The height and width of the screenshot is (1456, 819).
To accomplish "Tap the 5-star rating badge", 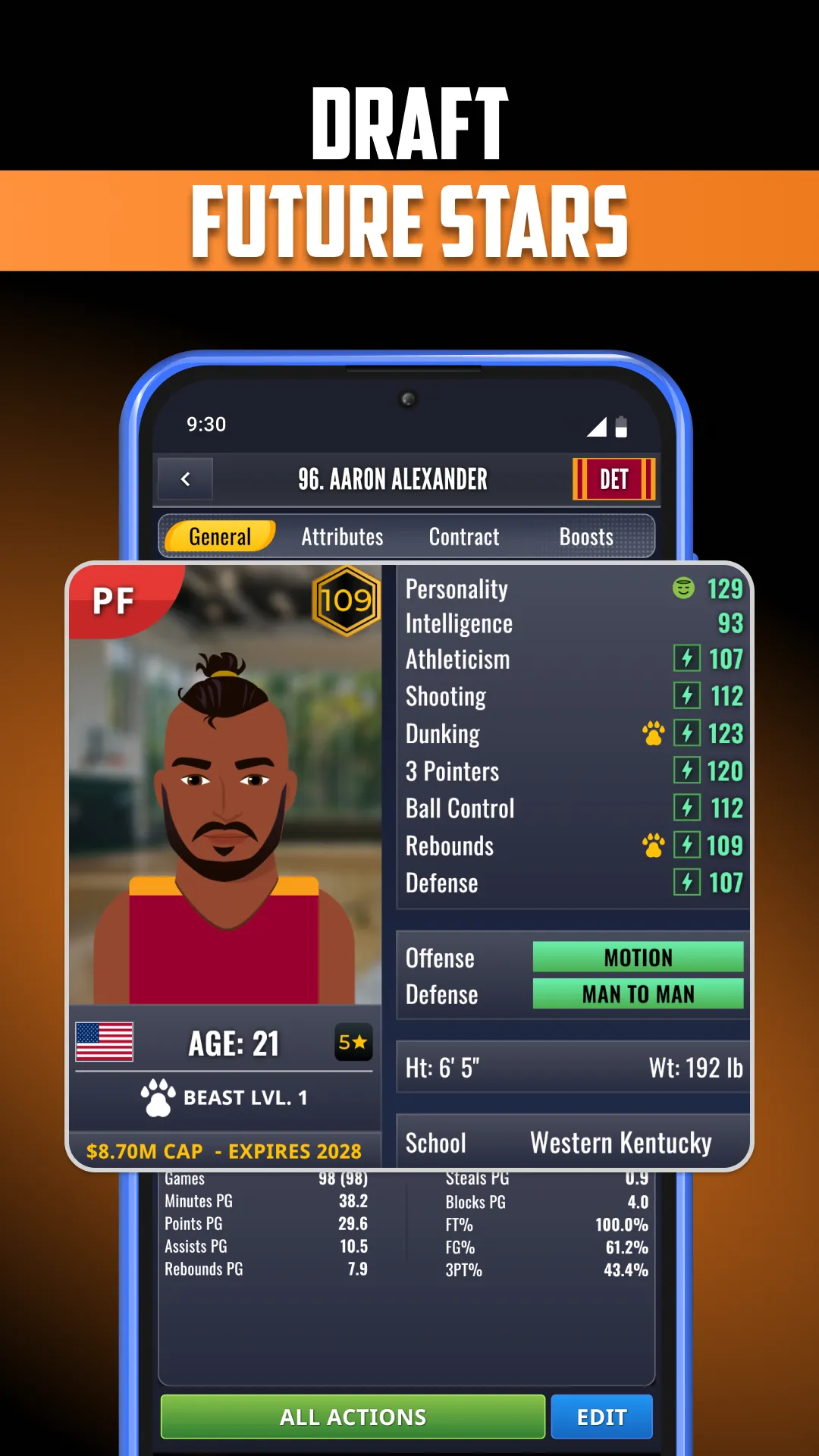I will [x=353, y=1042].
